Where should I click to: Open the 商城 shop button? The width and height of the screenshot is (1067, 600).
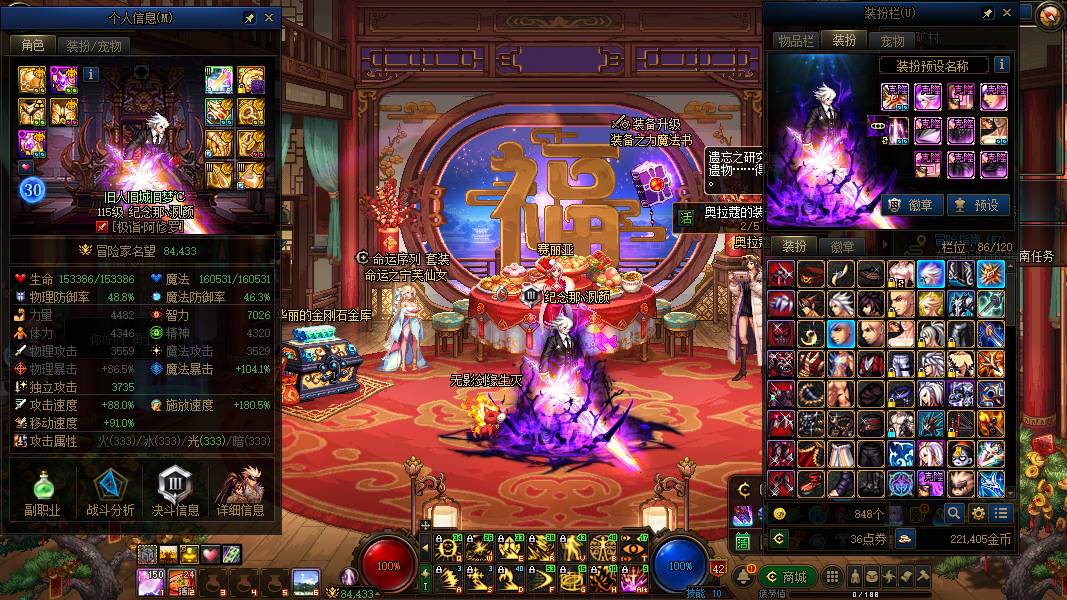coord(788,576)
